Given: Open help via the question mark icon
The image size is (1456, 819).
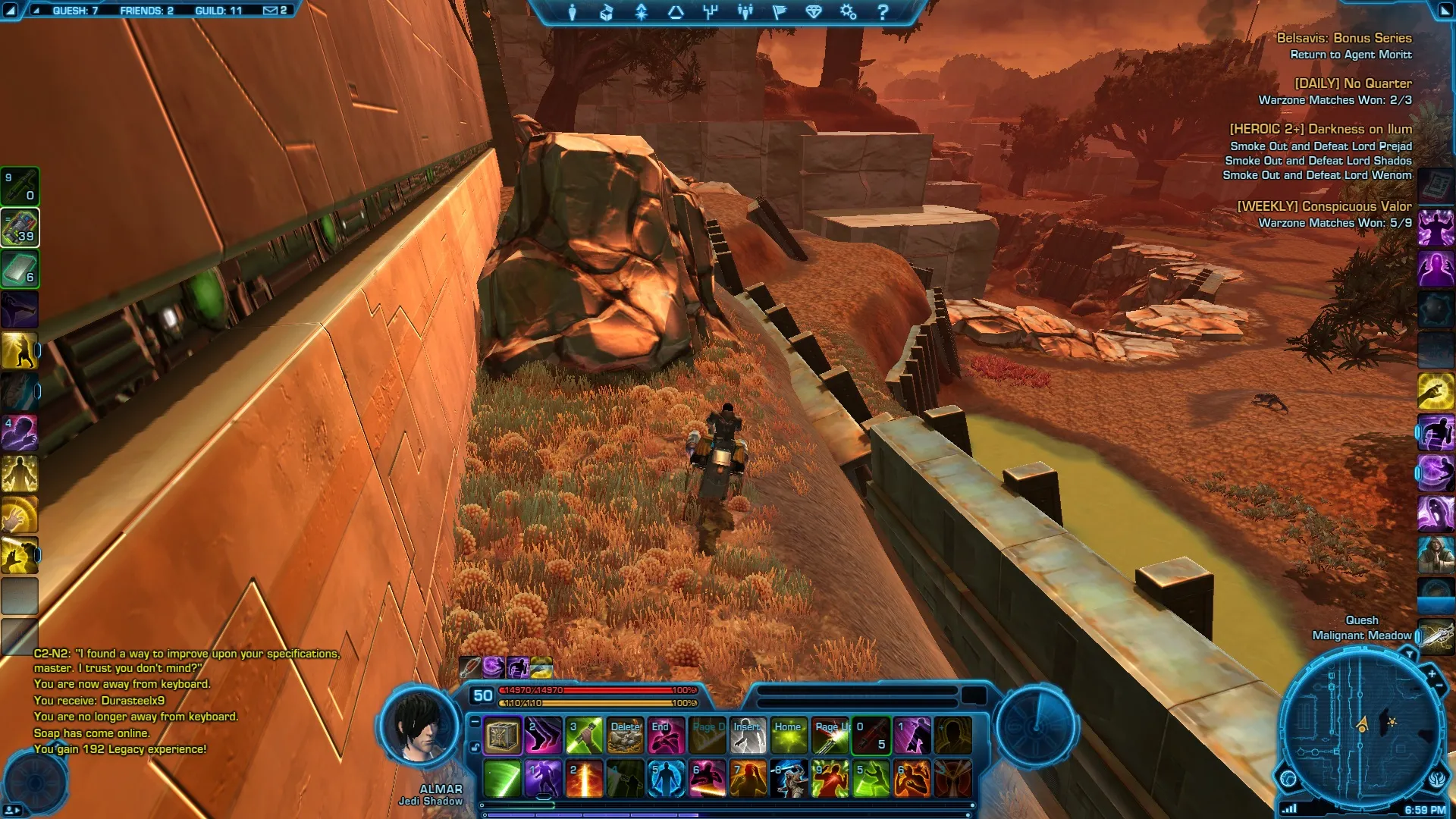Looking at the screenshot, I should pos(883,12).
